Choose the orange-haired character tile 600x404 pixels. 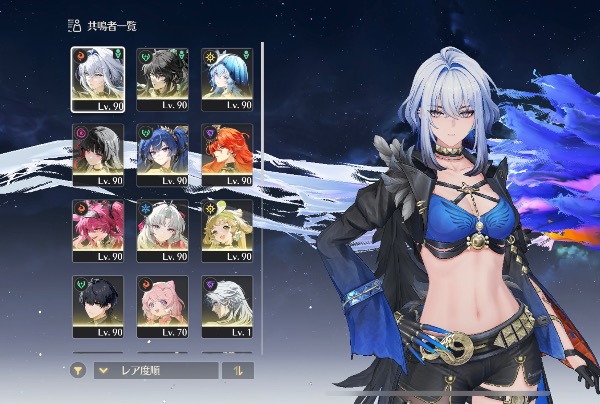226,154
